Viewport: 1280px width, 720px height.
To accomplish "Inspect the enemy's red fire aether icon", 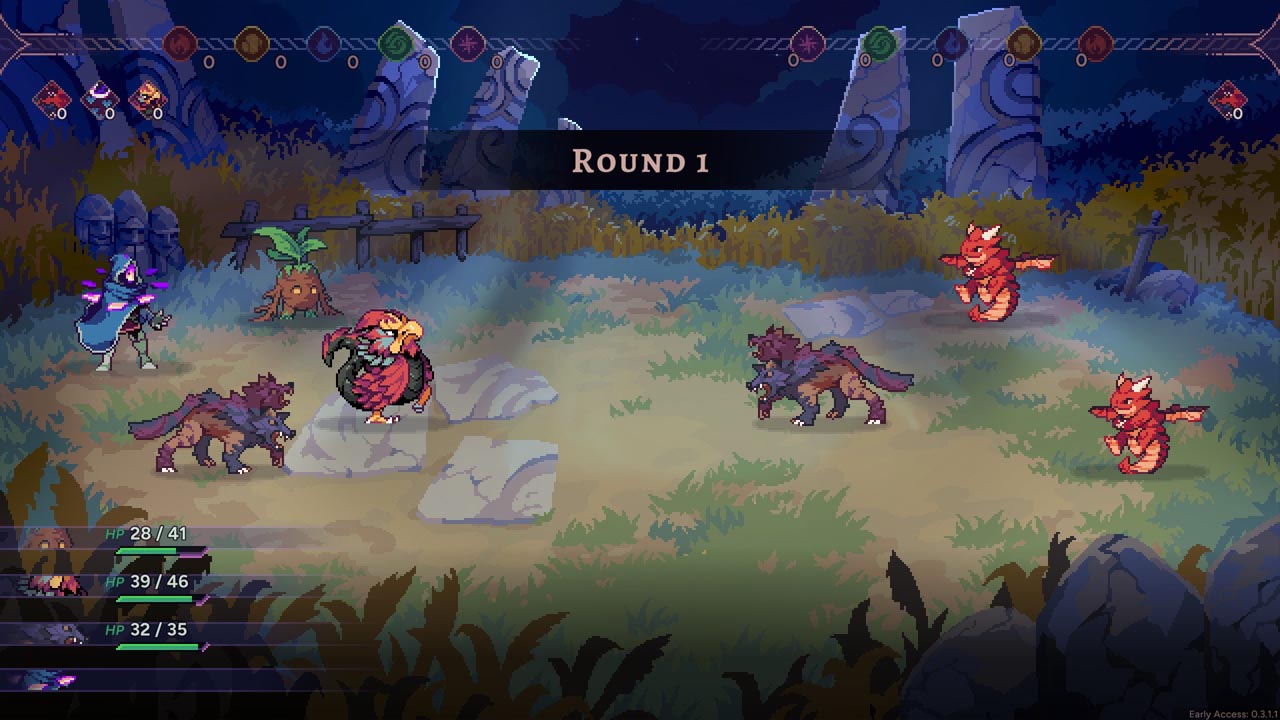I will pos(1095,44).
